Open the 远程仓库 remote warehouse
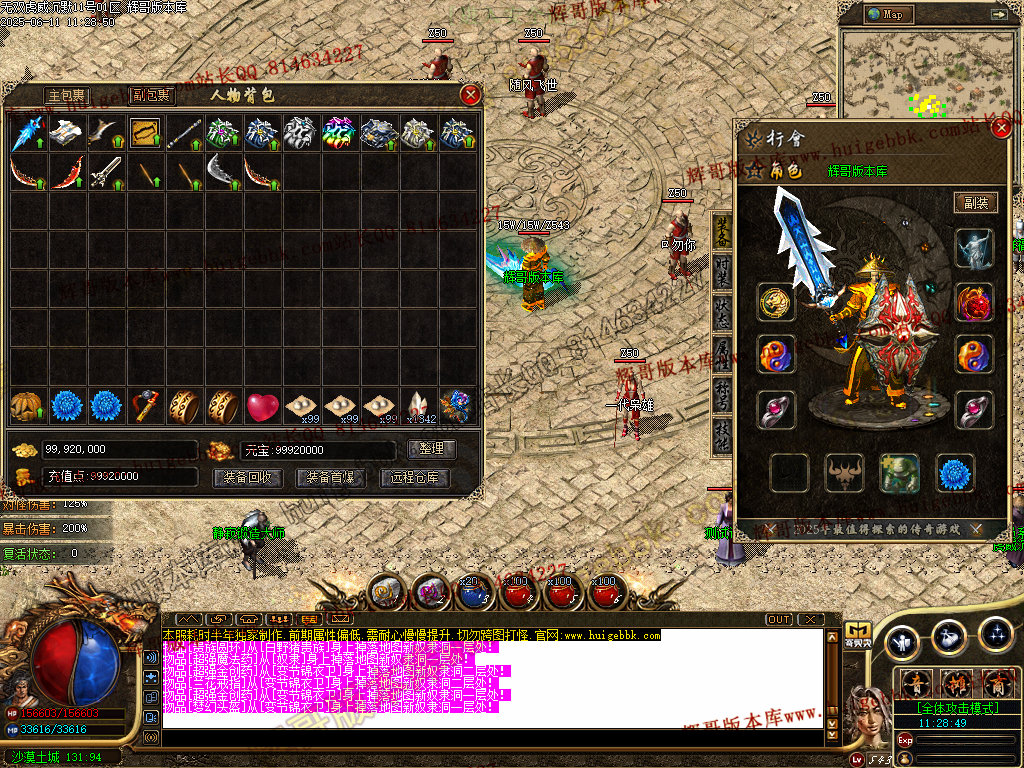Viewport: 1024px width, 768px height. tap(414, 478)
